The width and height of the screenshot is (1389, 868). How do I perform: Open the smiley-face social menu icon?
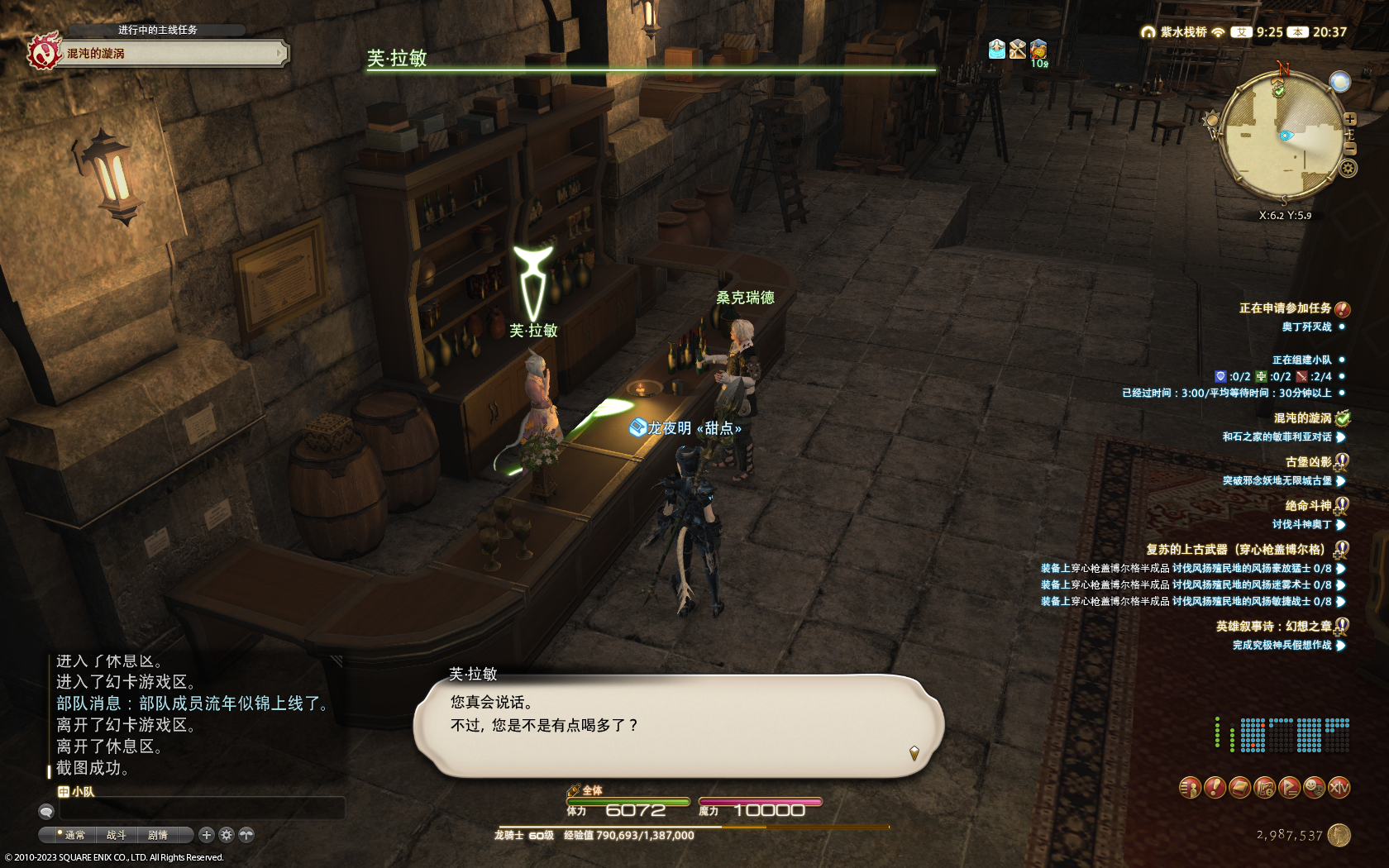(1314, 788)
